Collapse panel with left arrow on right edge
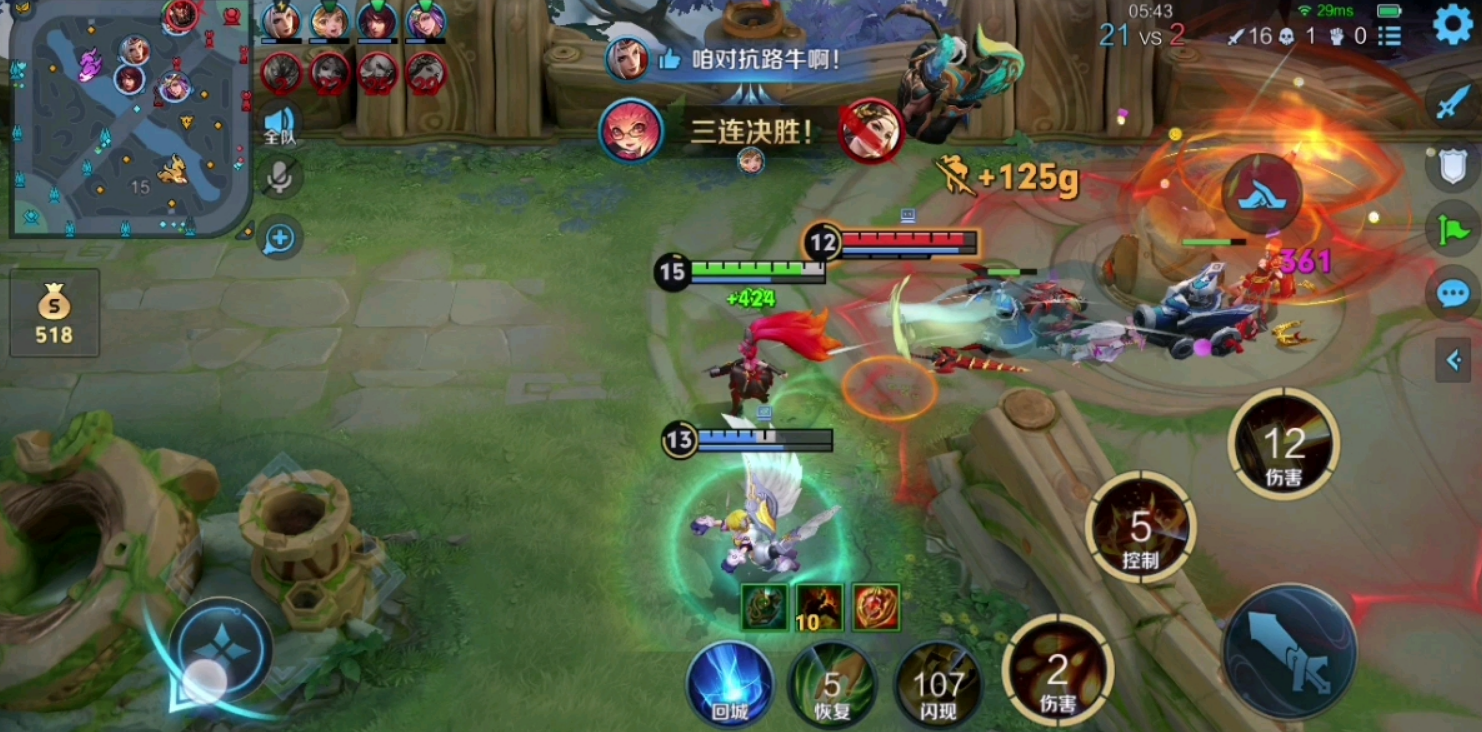 click(1453, 361)
